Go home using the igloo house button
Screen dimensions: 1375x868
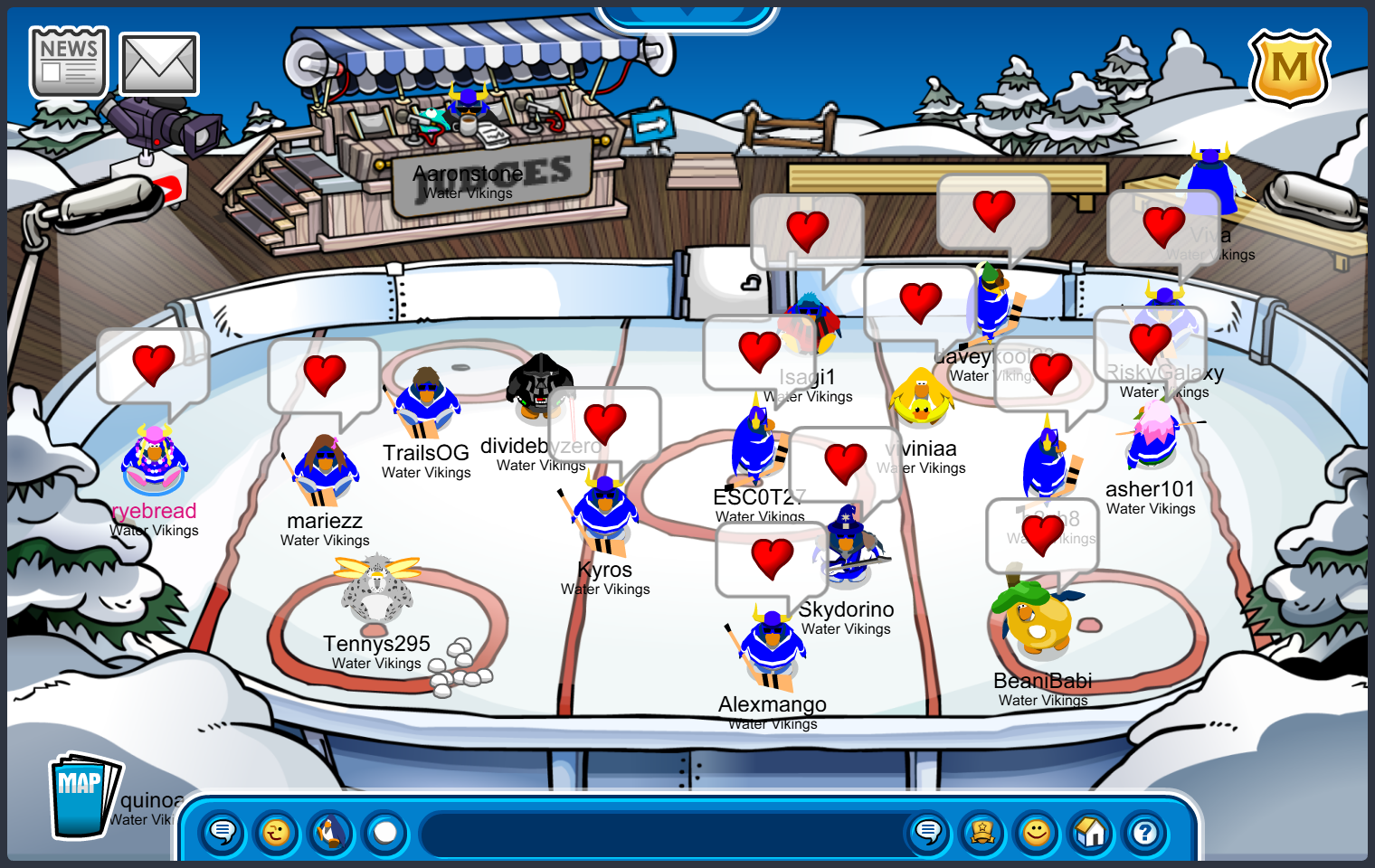point(1091,832)
